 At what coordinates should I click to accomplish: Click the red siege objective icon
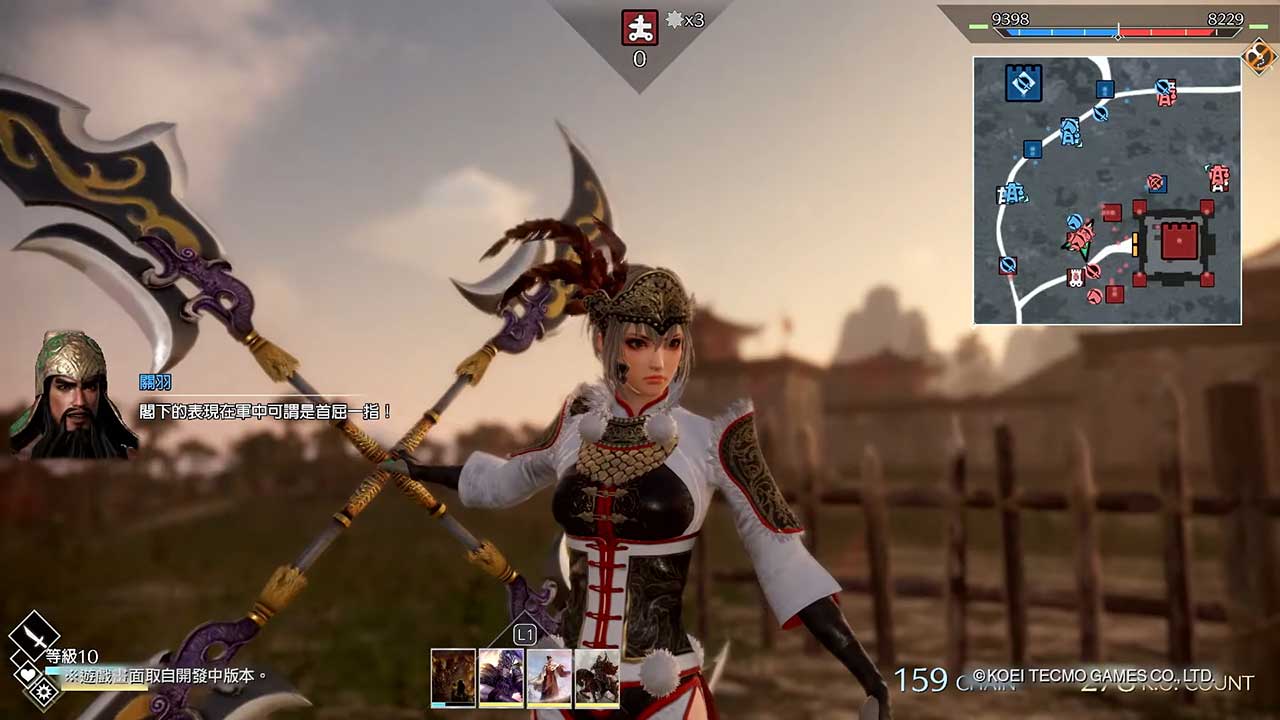640,27
